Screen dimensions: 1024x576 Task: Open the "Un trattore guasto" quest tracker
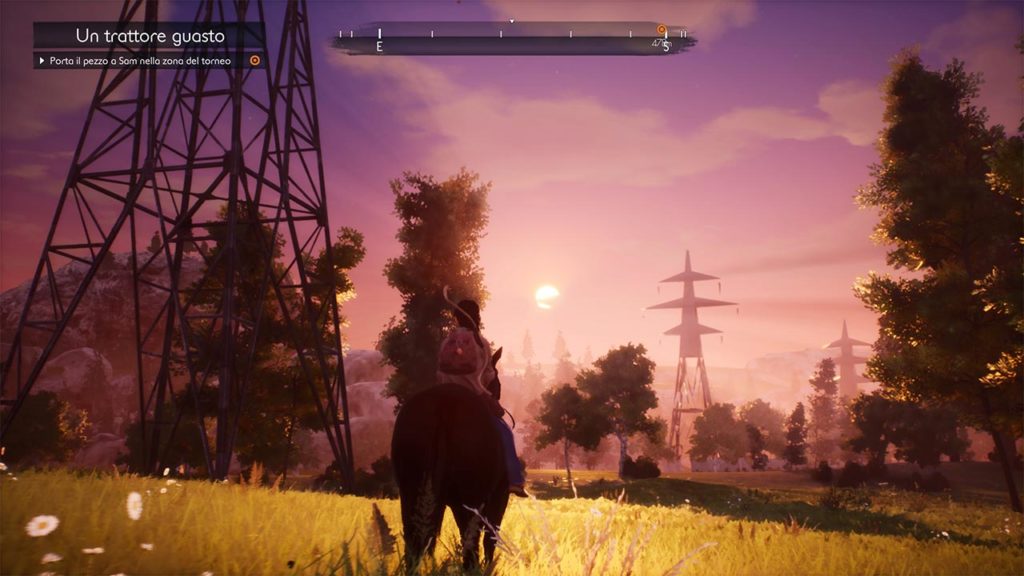click(x=150, y=36)
